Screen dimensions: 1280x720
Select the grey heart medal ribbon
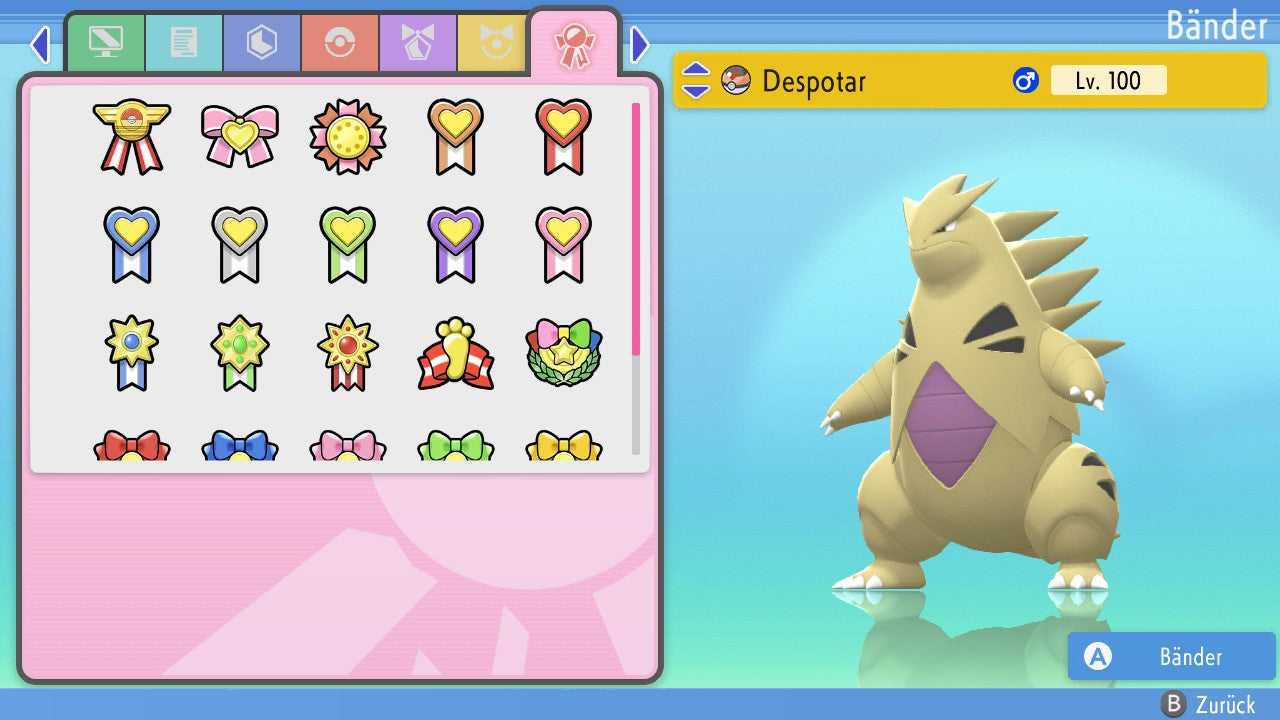click(240, 244)
